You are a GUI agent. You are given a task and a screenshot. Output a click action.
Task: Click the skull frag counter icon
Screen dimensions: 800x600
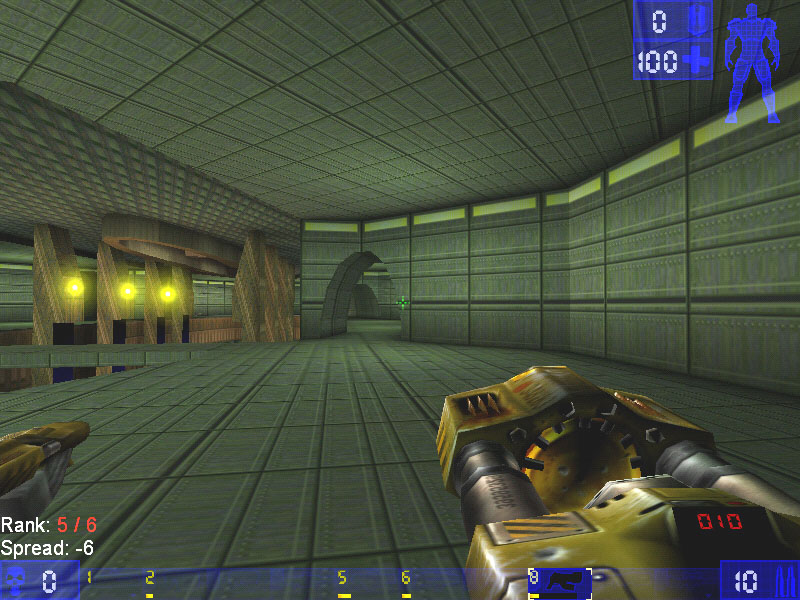(x=17, y=580)
